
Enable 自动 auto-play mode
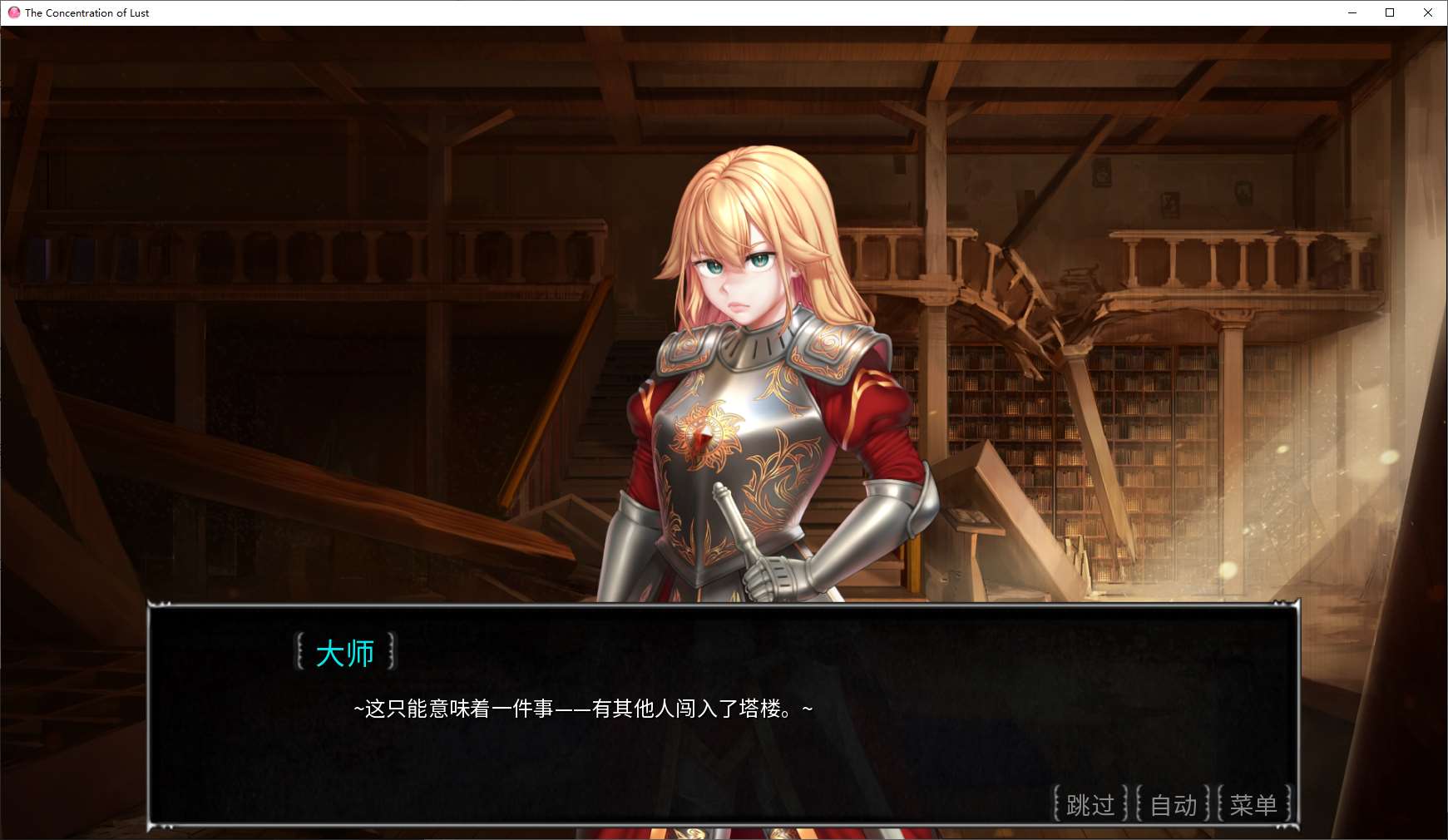[x=1173, y=804]
